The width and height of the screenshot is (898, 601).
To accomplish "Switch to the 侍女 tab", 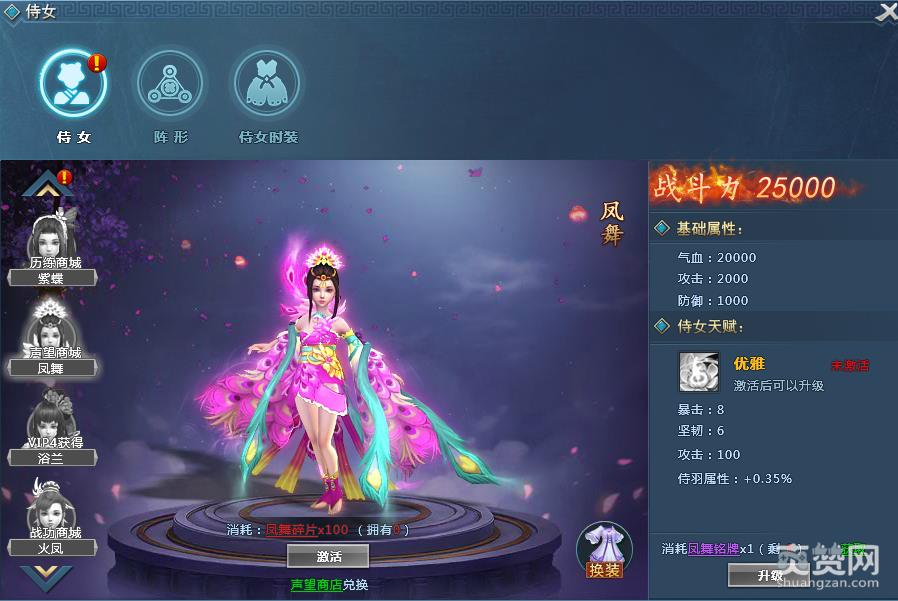I will (73, 84).
